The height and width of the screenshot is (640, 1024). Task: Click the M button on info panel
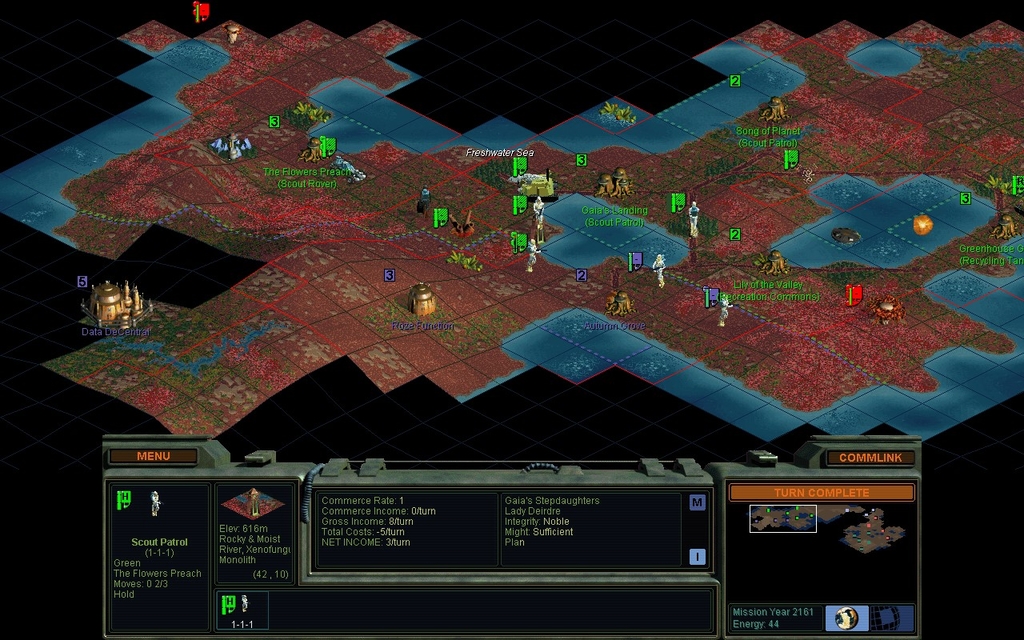point(697,502)
